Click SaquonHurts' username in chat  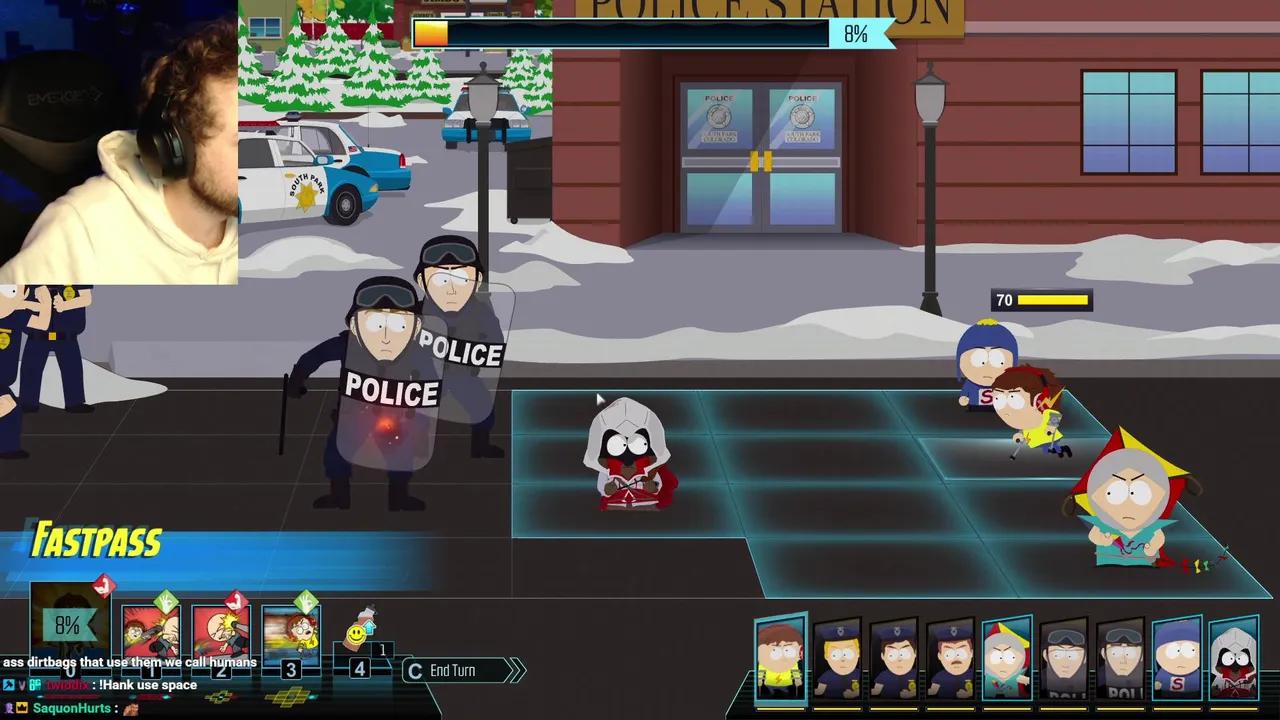point(70,708)
